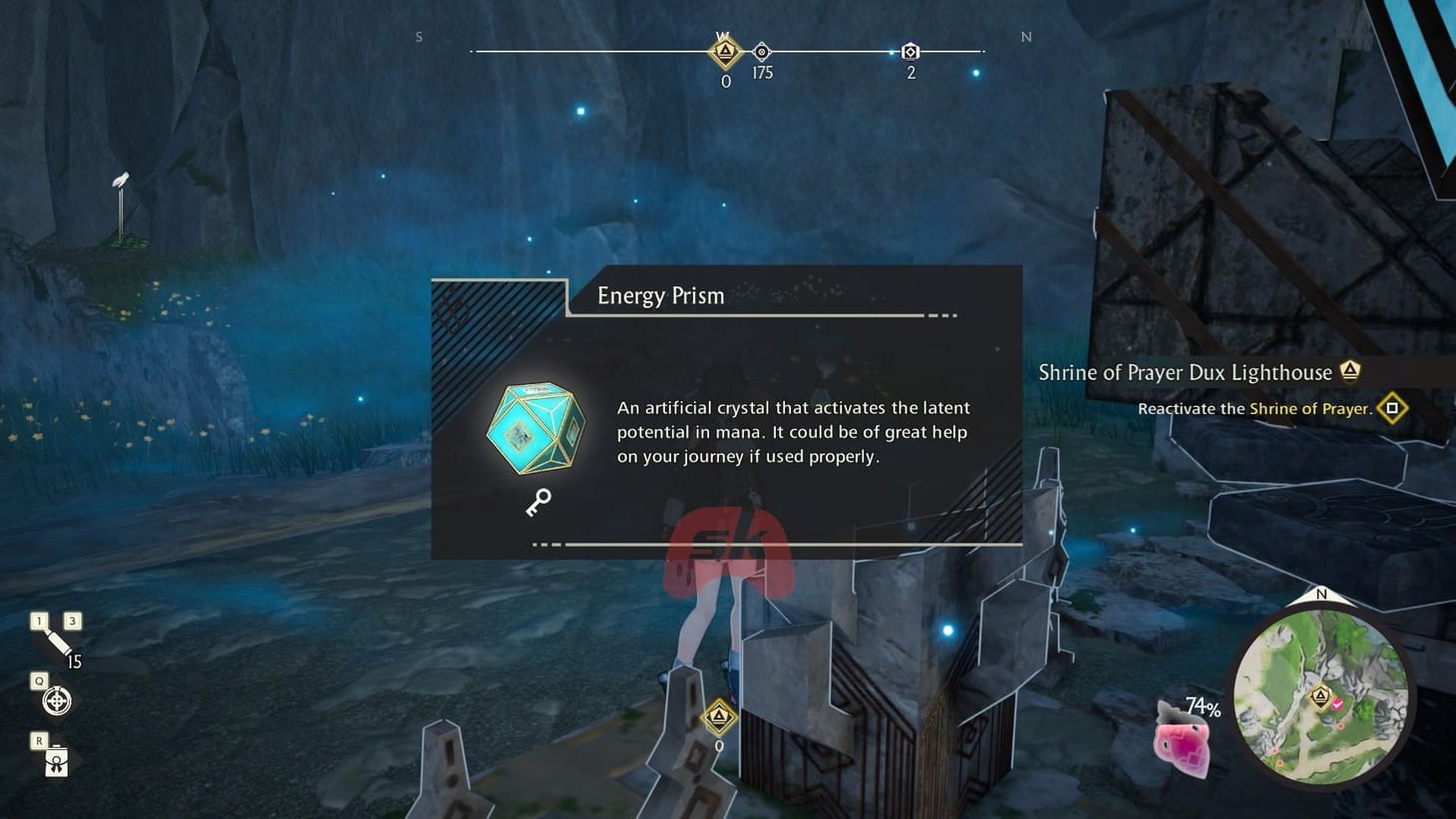Toggle the hotbar slot 3 keybind badge

pos(72,620)
